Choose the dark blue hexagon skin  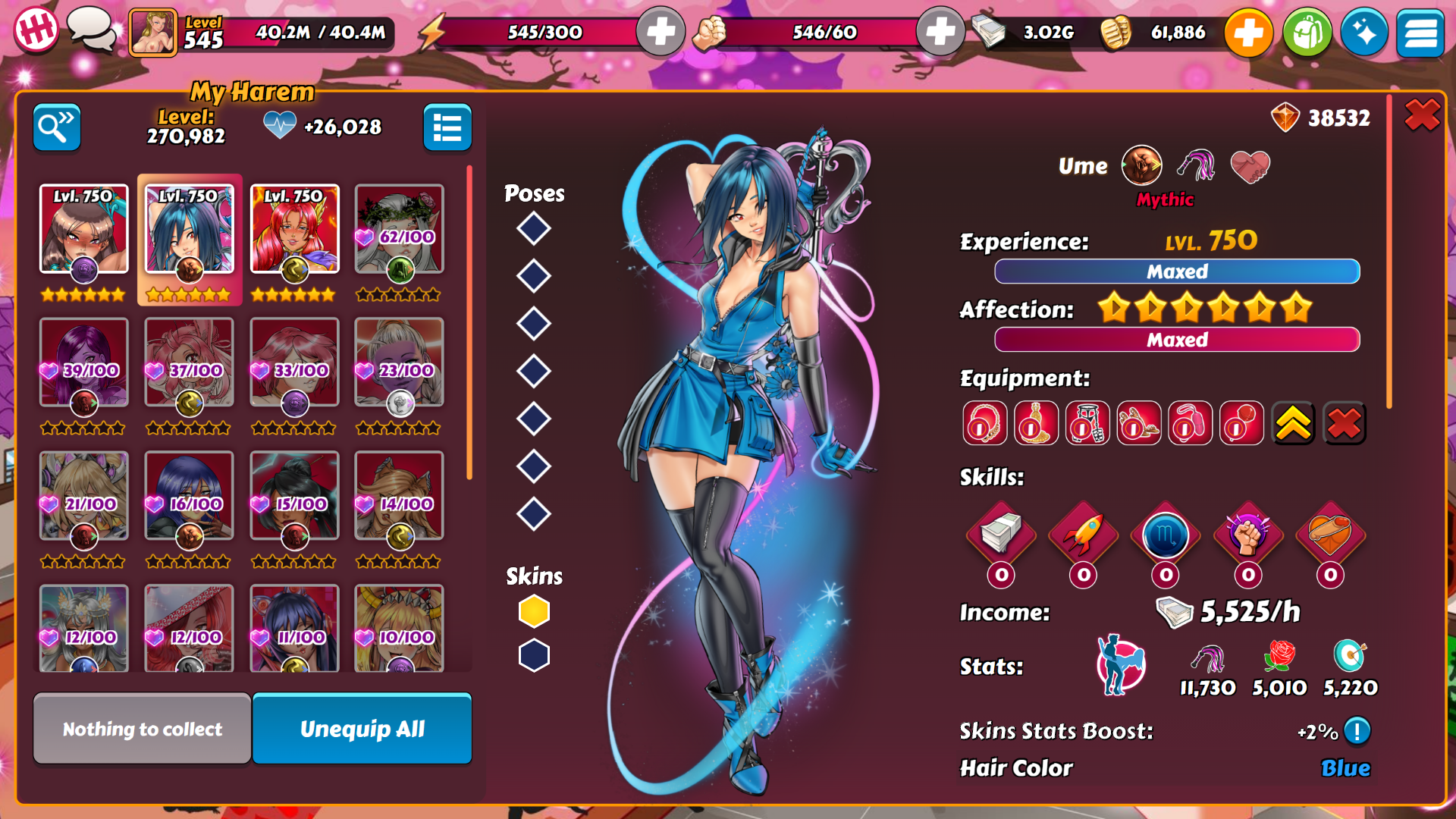534,655
